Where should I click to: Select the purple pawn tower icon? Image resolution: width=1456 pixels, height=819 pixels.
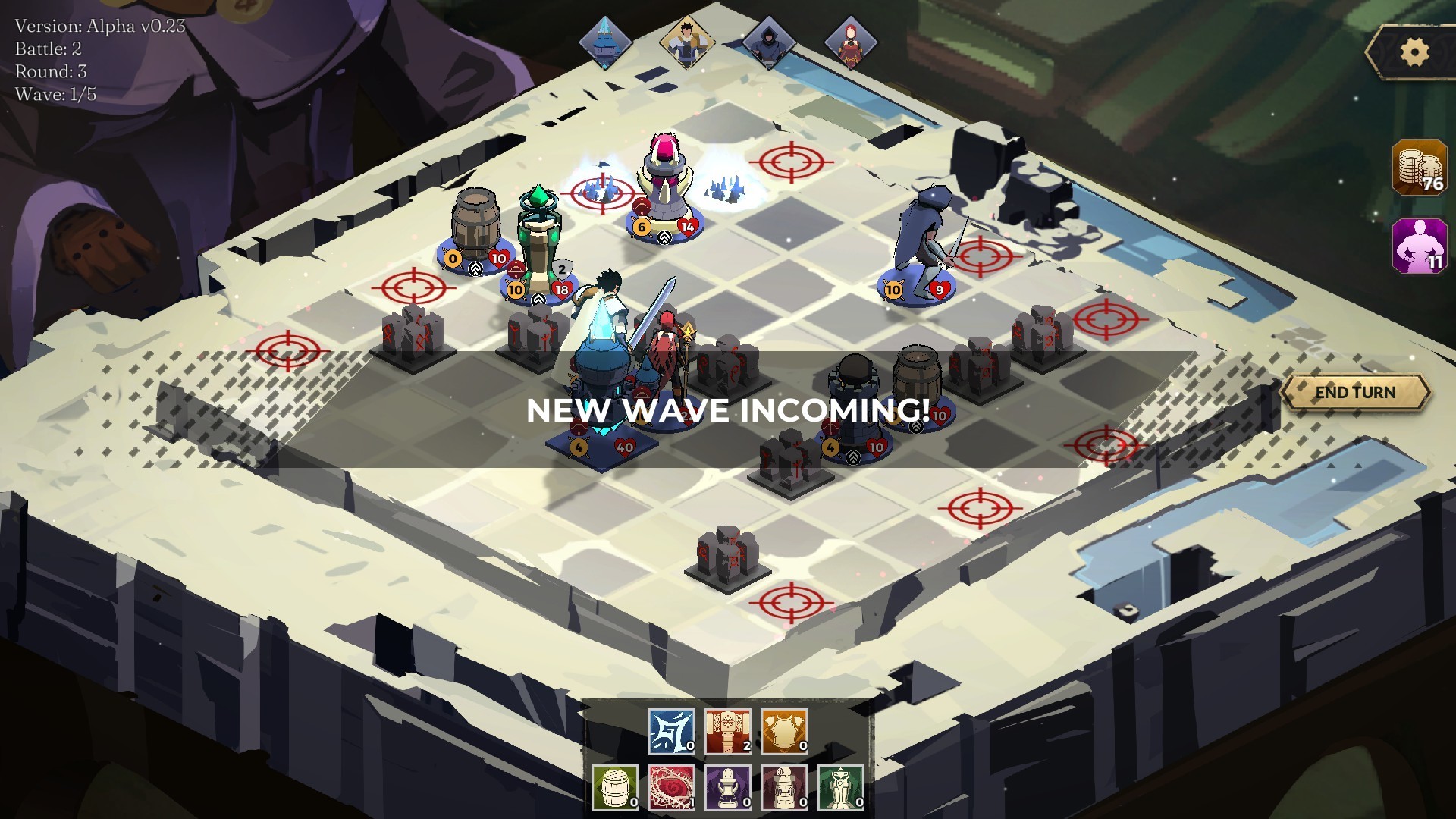click(x=727, y=787)
